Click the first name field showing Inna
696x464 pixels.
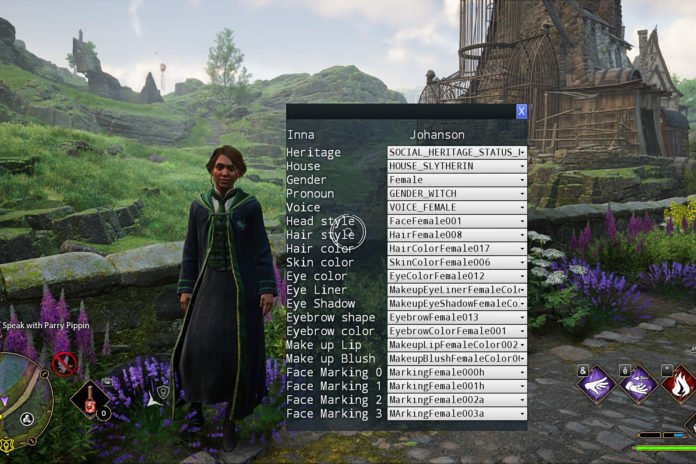click(301, 134)
